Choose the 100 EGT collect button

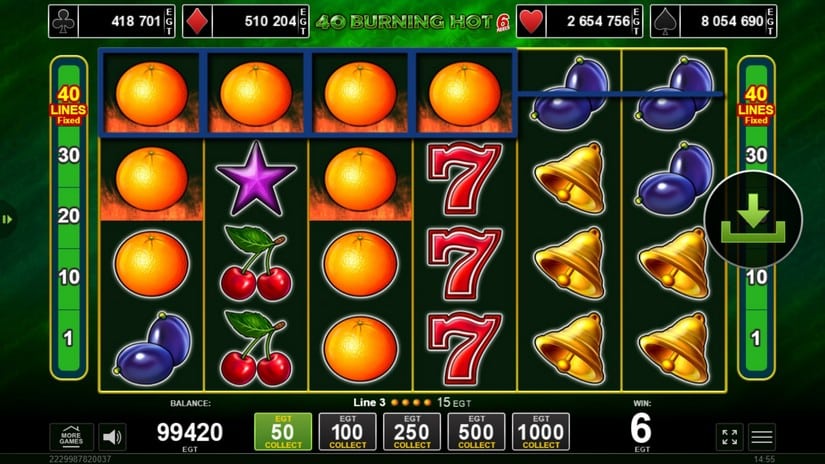(347, 432)
